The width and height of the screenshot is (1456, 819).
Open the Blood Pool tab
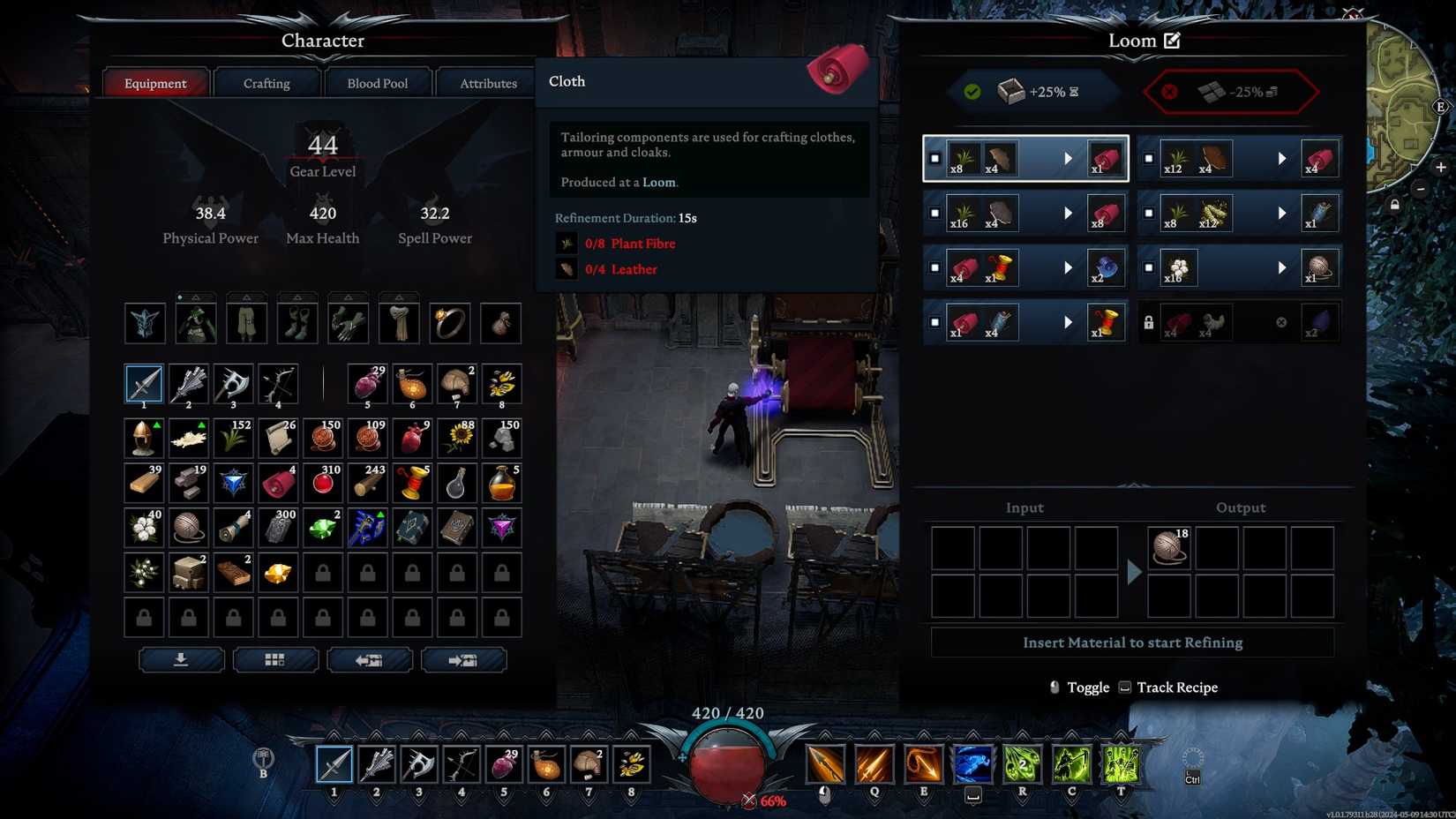378,82
